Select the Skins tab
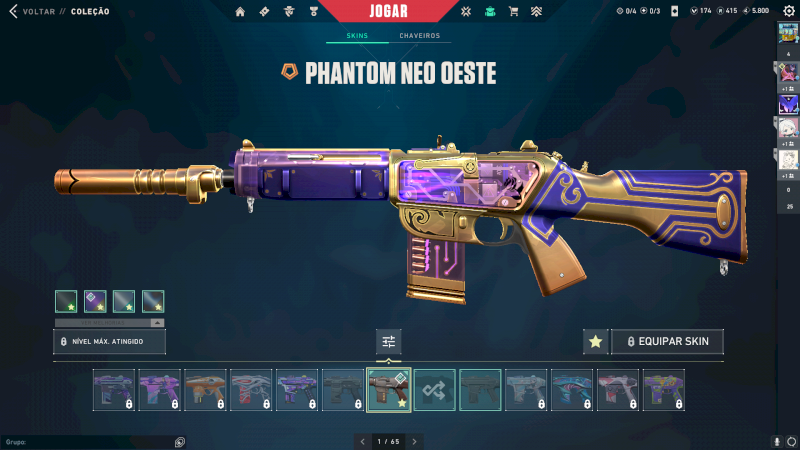Image resolution: width=800 pixels, height=450 pixels. click(357, 36)
